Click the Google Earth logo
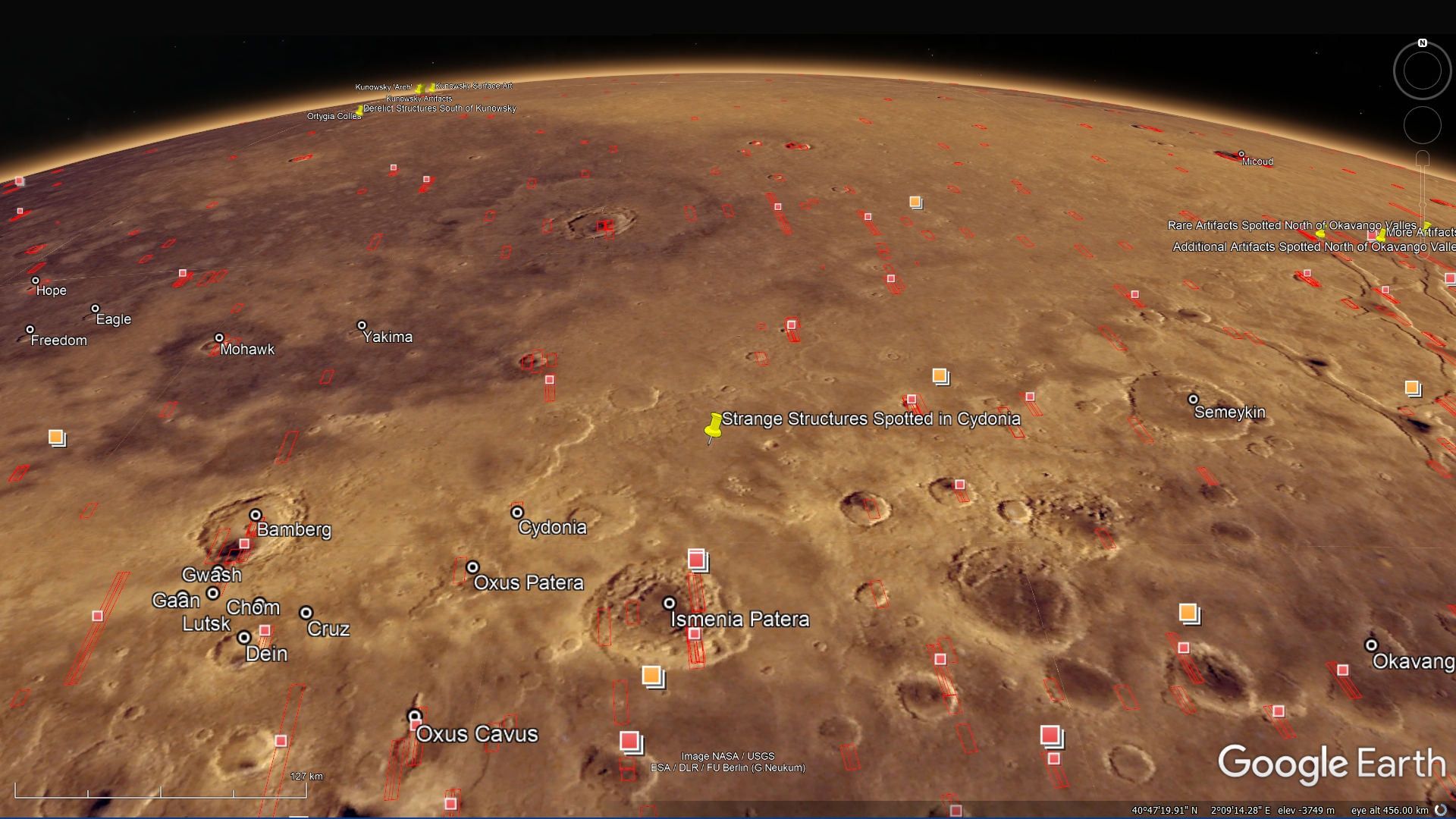This screenshot has width=1456, height=819. point(1331,762)
